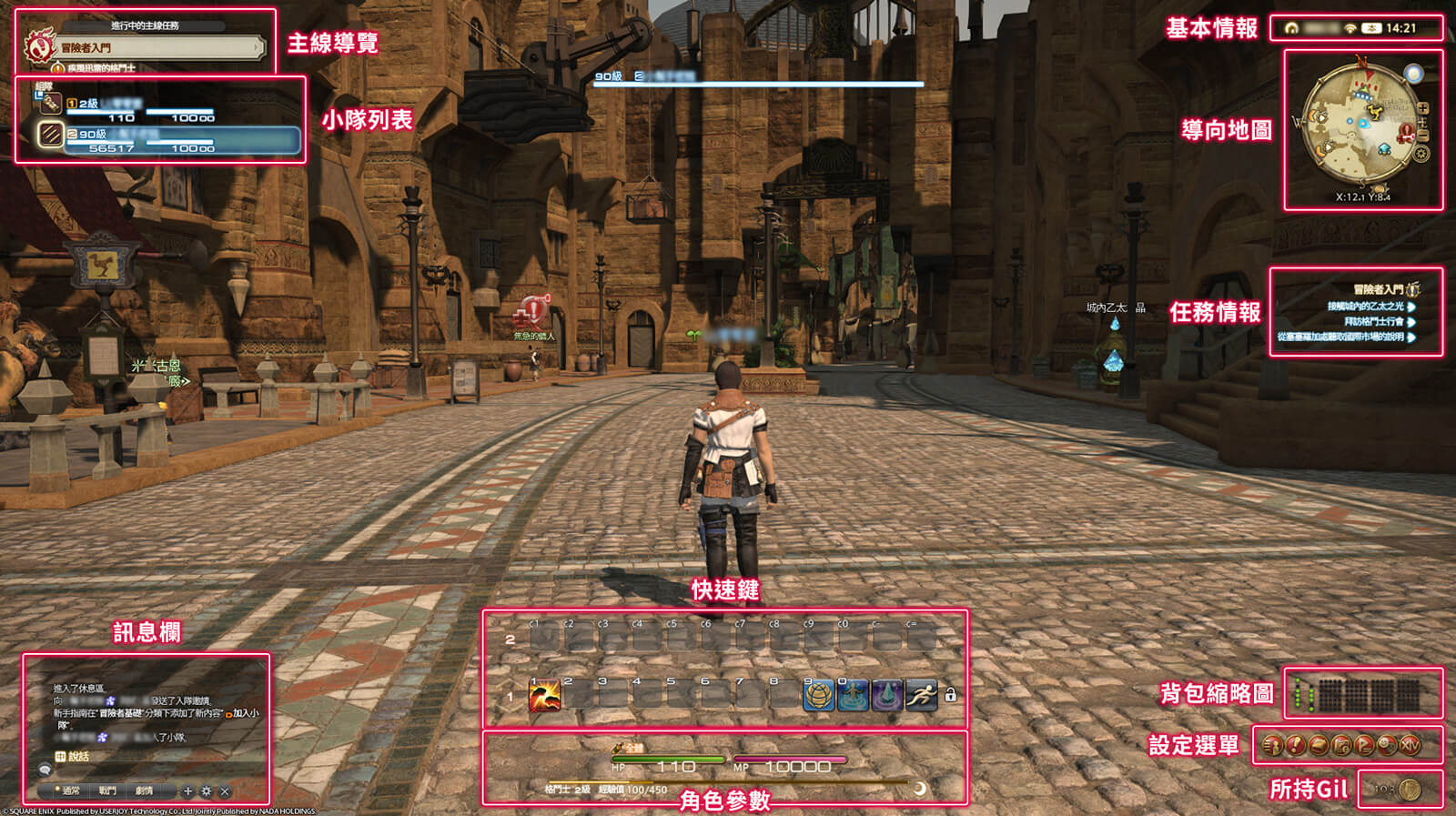Activate the fiery punch skill in hotbar slot 1
Viewport: 1456px width, 816px height.
click(544, 696)
